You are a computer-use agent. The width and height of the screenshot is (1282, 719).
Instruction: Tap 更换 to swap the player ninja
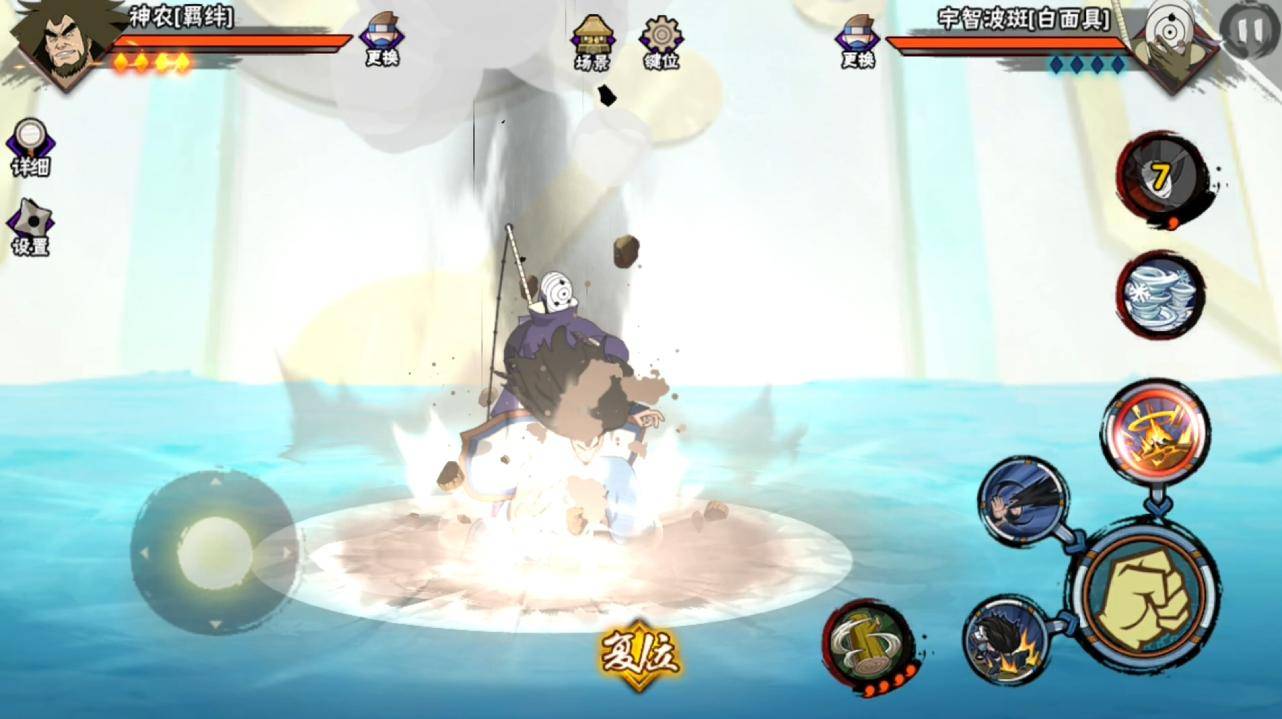coord(381,40)
